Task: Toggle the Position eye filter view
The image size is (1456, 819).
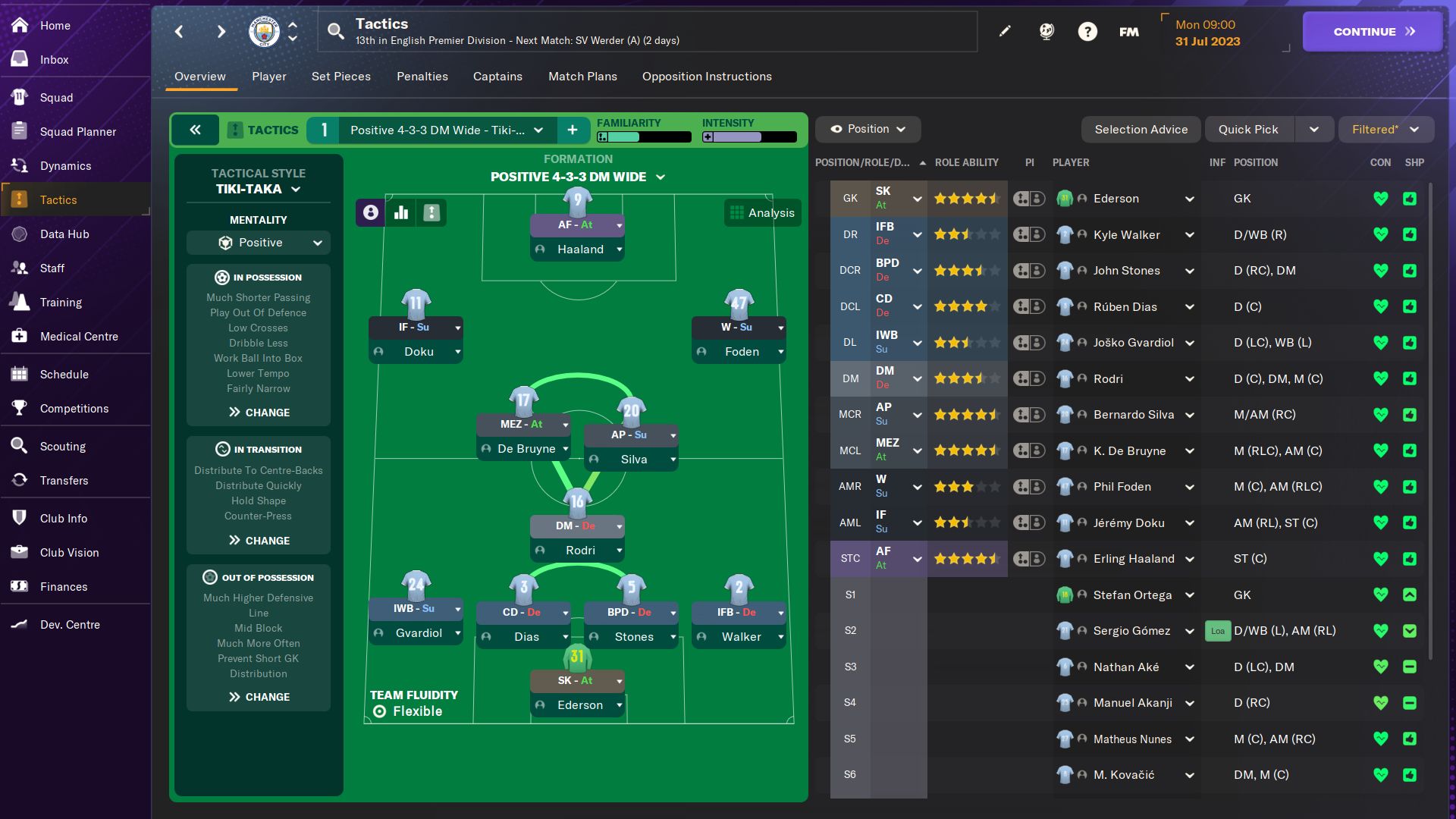Action: [867, 129]
